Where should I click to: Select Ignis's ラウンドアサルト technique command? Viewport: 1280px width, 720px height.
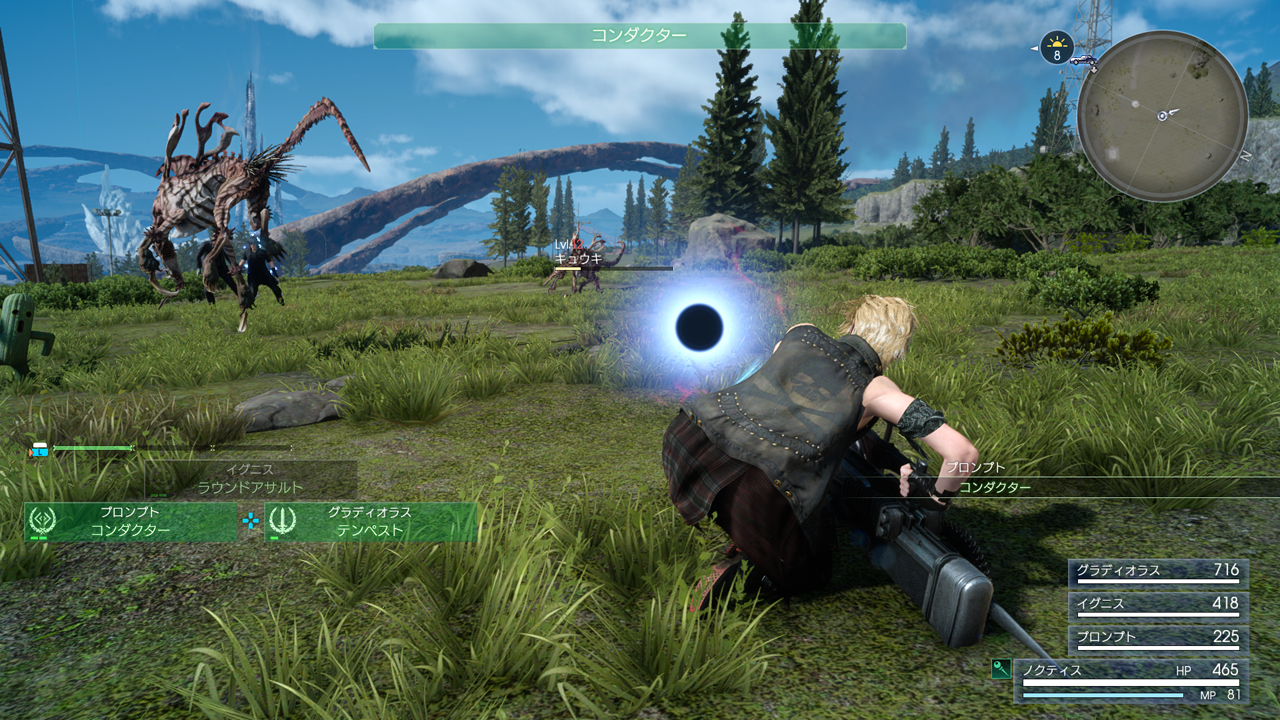[250, 480]
